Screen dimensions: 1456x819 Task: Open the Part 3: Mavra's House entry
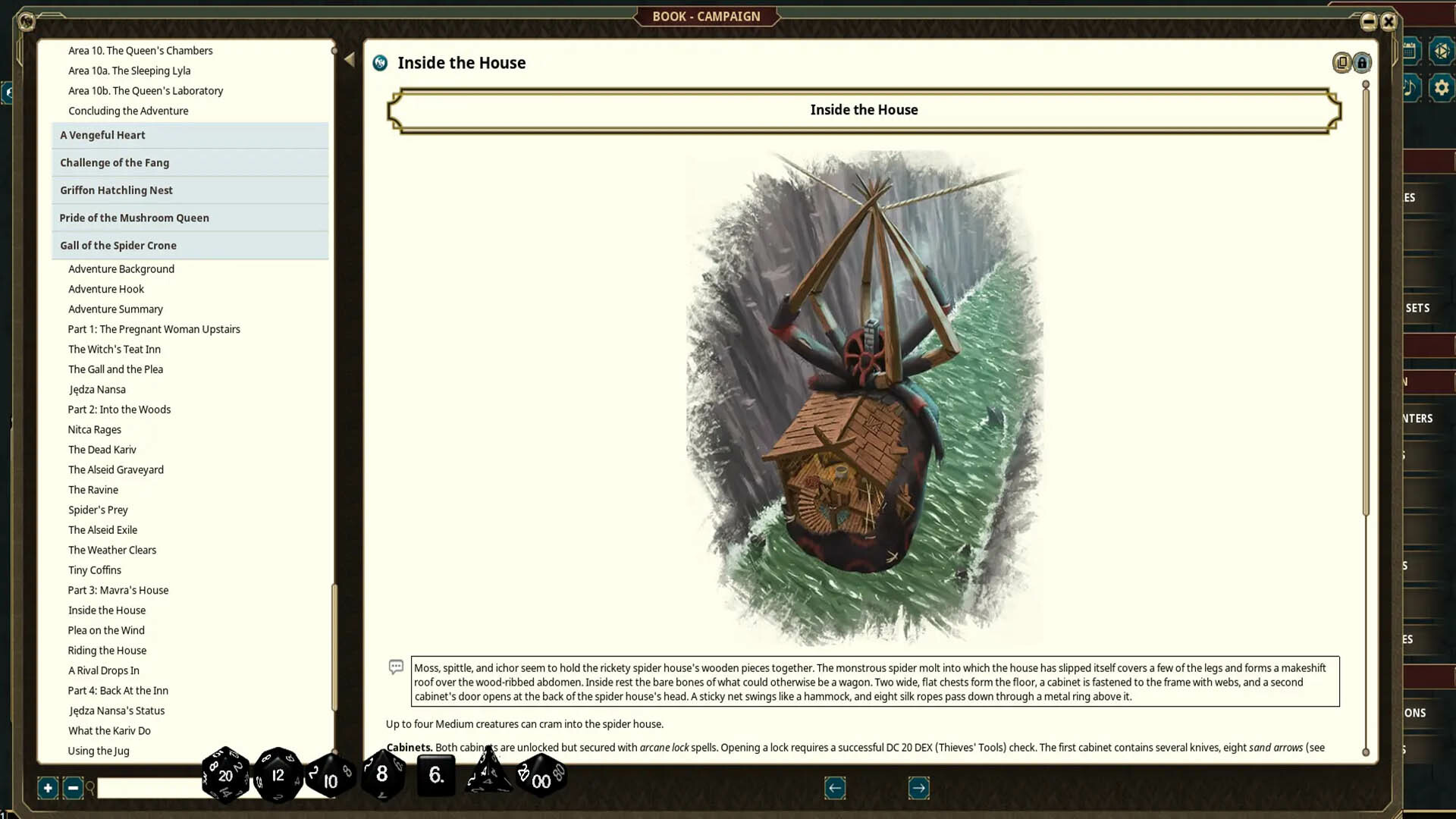(x=118, y=590)
